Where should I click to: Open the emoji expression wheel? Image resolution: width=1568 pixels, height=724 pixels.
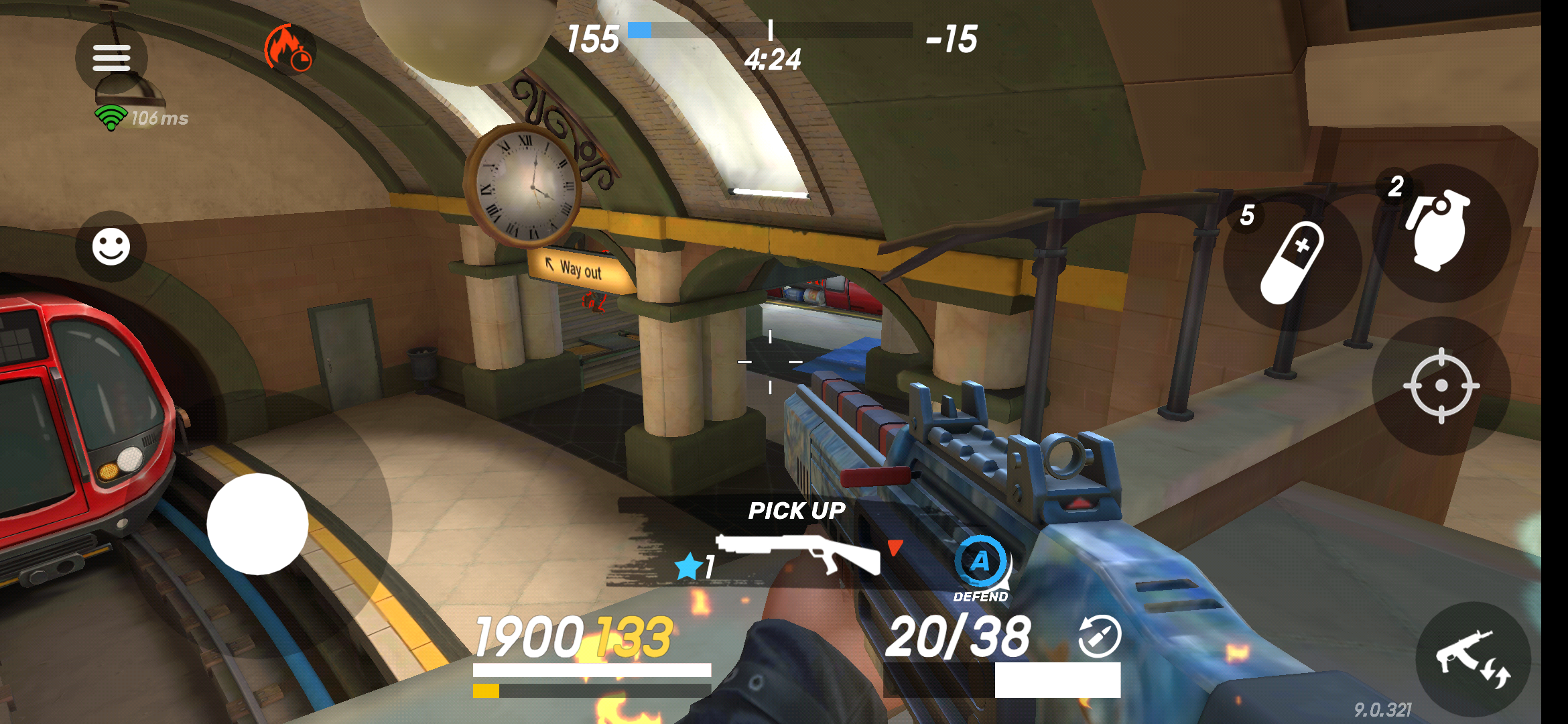[113, 247]
